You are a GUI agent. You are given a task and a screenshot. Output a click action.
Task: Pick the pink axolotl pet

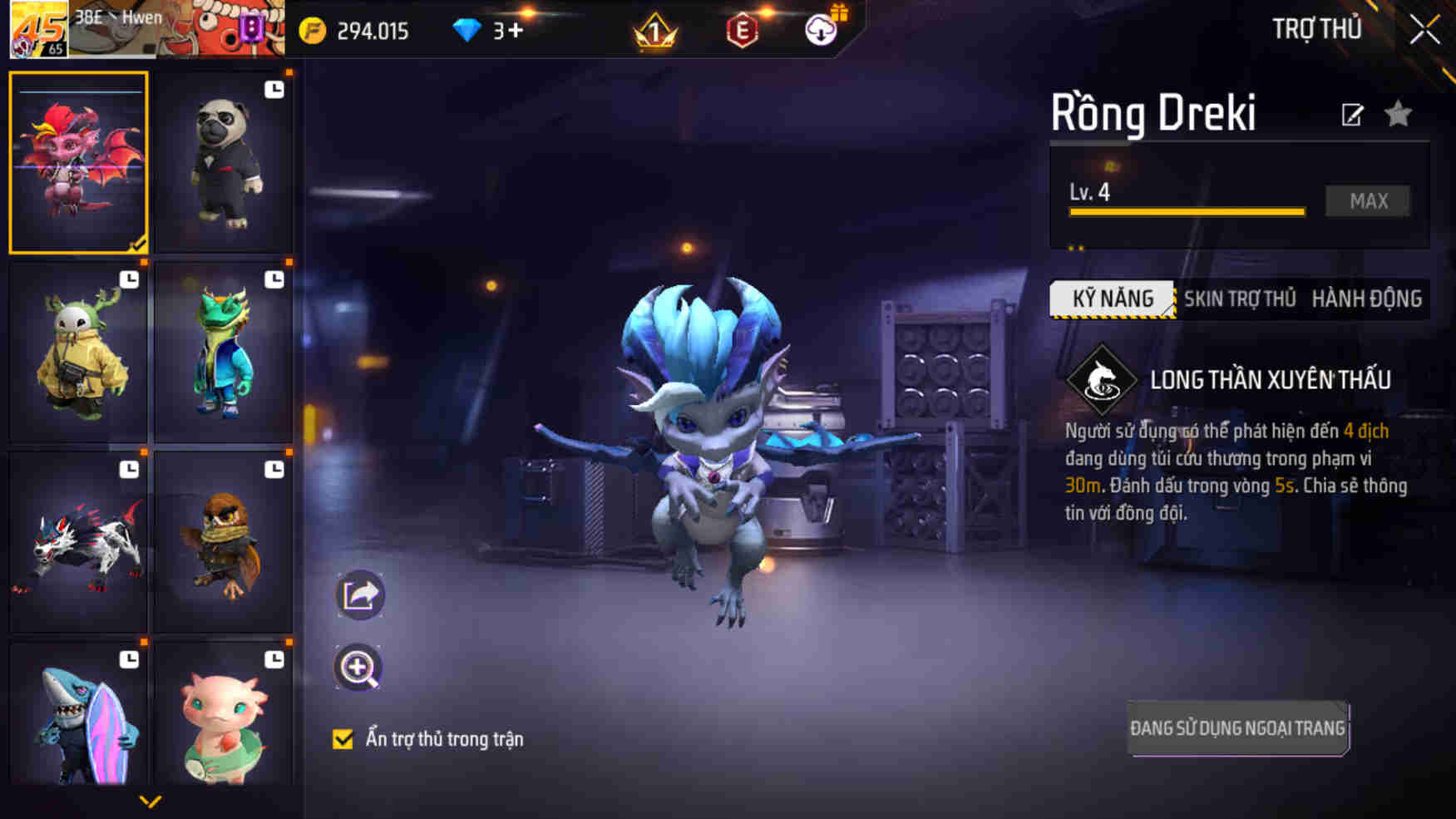coord(224,715)
